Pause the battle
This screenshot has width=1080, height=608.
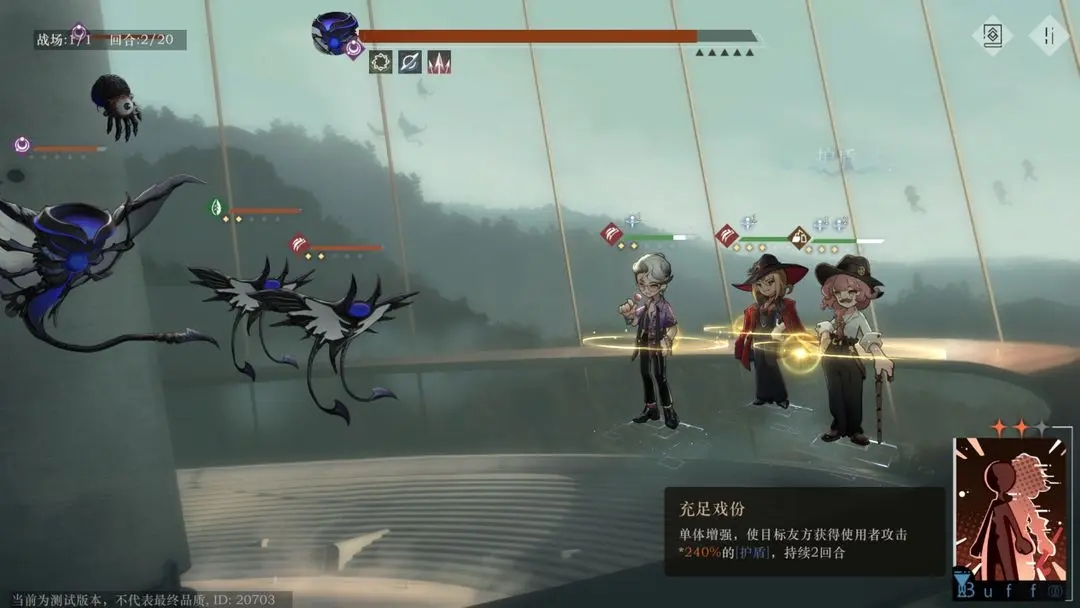1049,35
